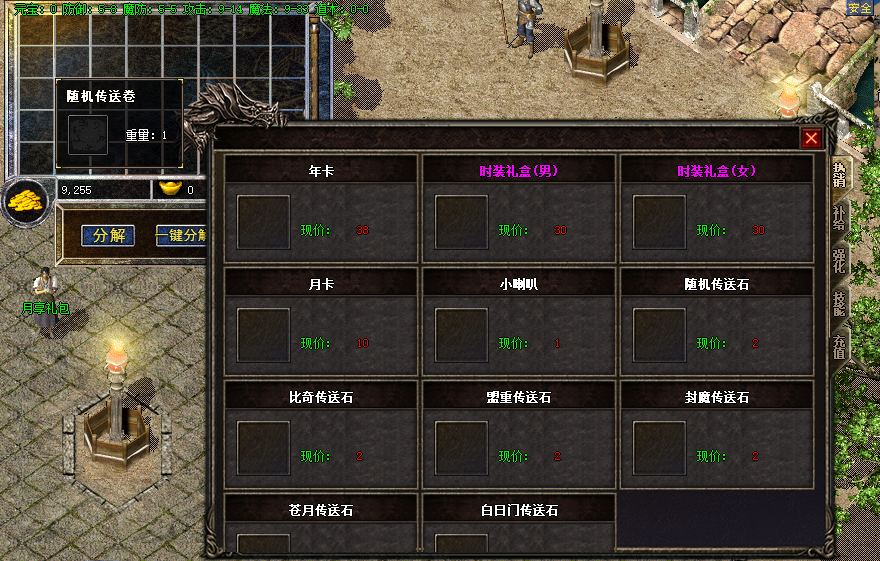Choose the 盟重传送石 shop item
The height and width of the screenshot is (561, 880).
coord(462,448)
